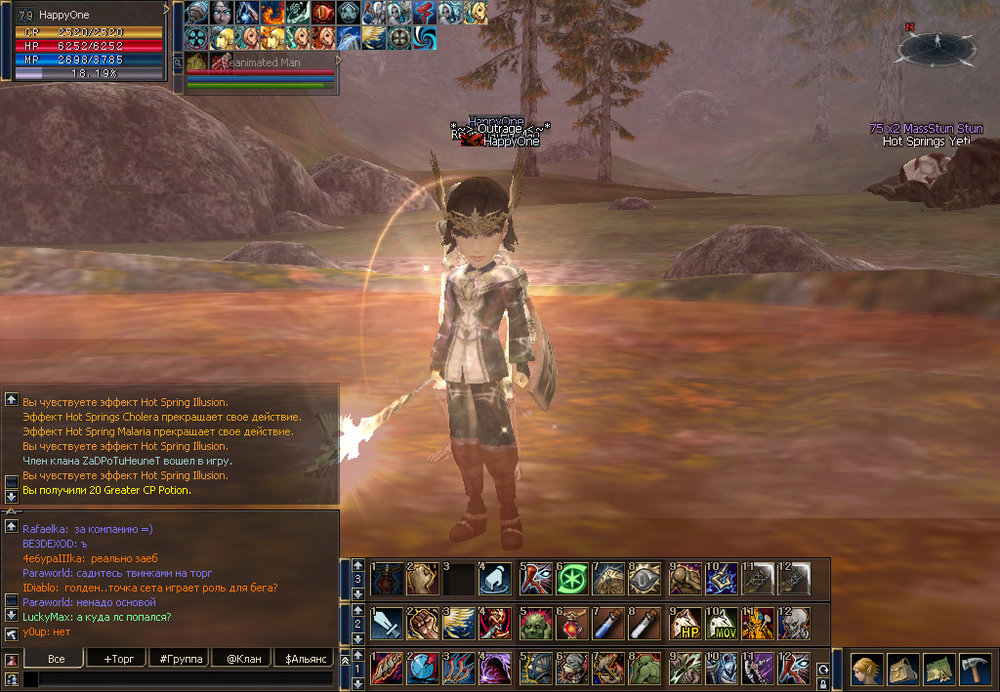Switch to the Все chat tab

tap(56, 659)
